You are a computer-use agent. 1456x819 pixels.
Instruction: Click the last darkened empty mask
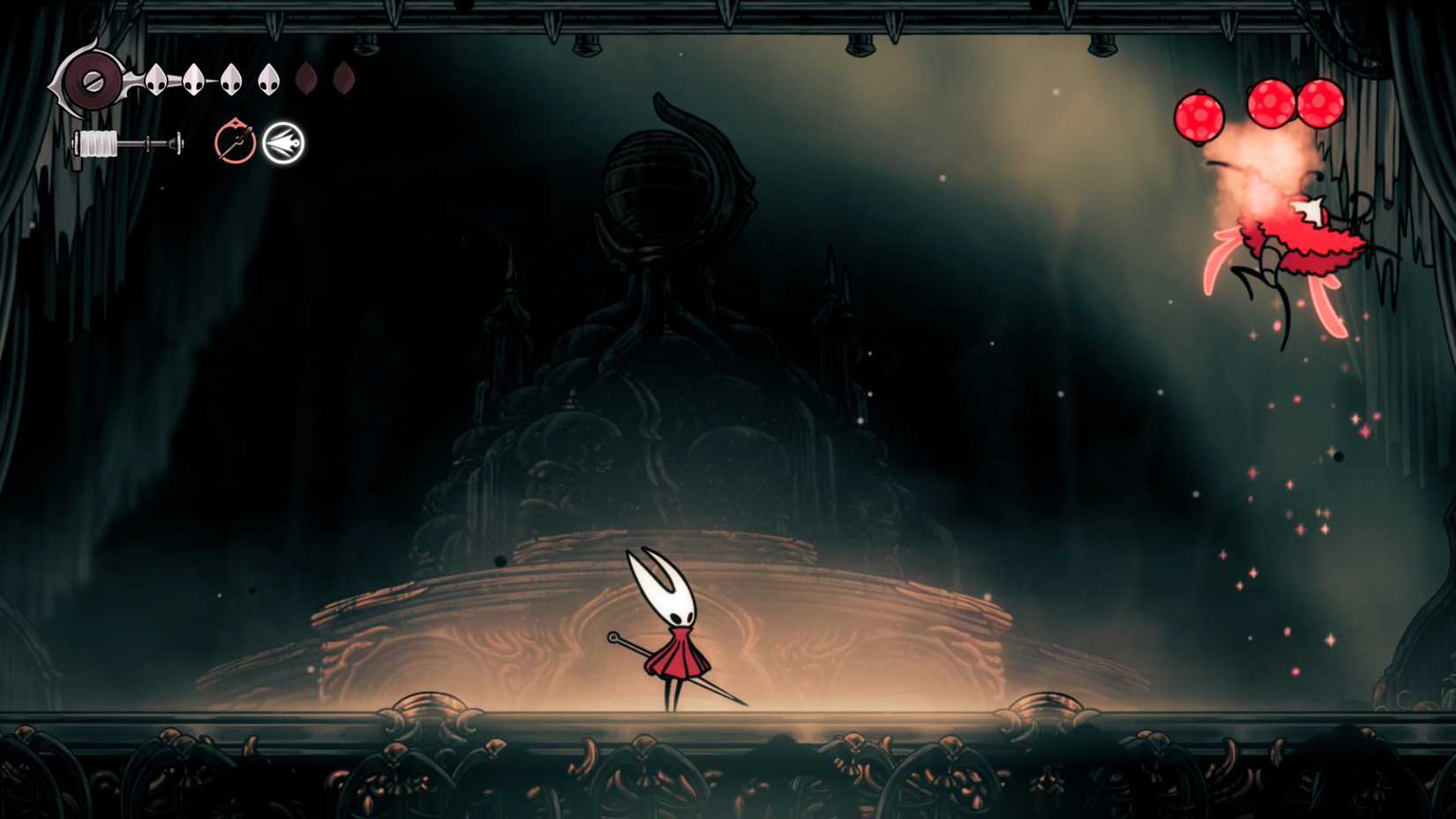(346, 79)
